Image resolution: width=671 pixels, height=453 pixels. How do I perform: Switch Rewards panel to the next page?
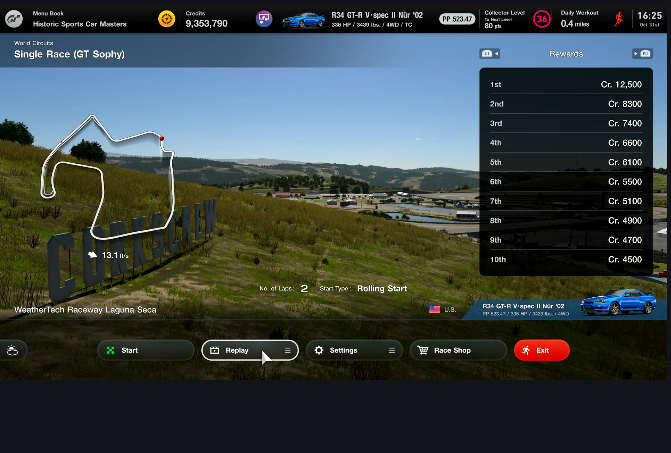(x=642, y=54)
